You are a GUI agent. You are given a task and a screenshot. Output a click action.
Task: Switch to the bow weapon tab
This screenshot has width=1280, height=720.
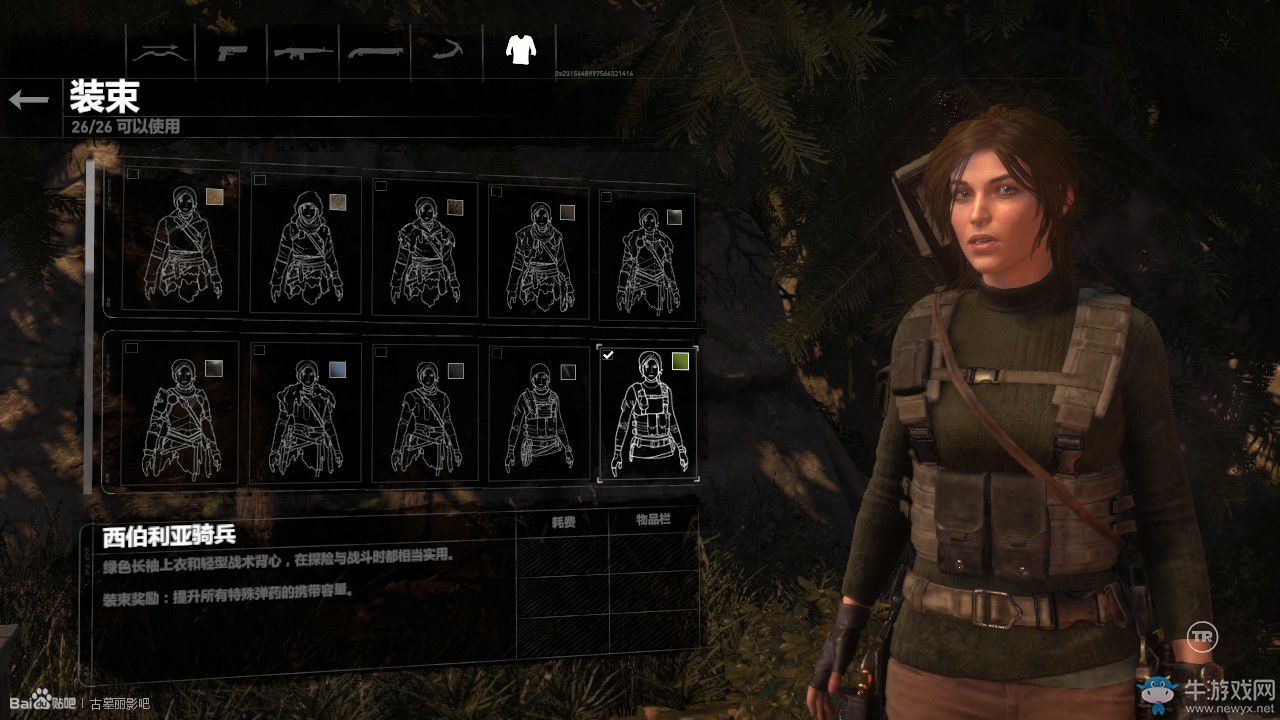pos(161,50)
